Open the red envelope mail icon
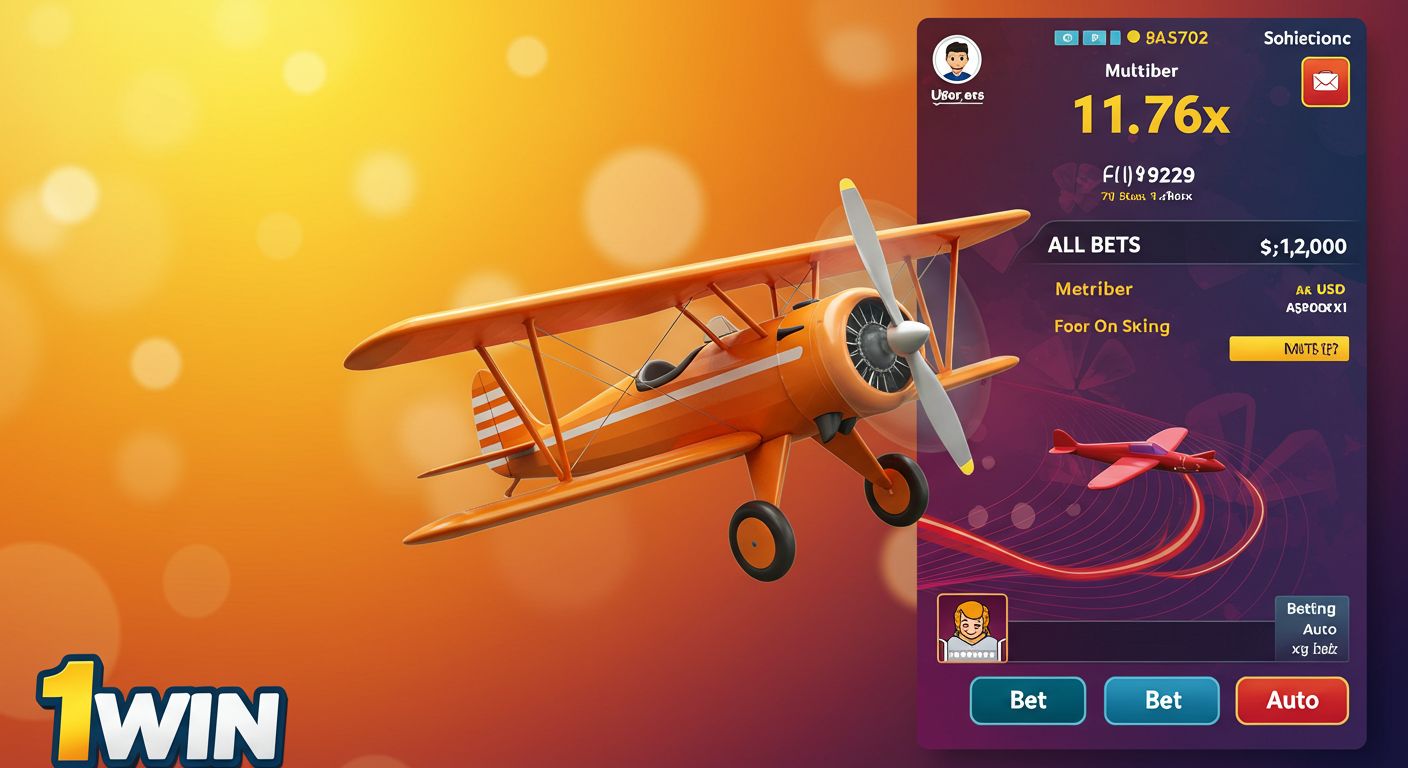1408x768 pixels. pyautogui.click(x=1325, y=82)
